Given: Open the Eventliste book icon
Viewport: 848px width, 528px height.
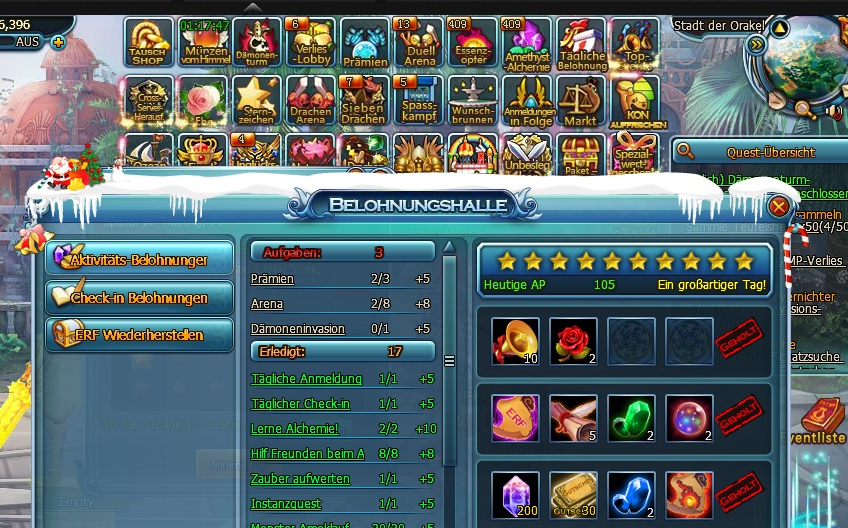Looking at the screenshot, I should [822, 417].
